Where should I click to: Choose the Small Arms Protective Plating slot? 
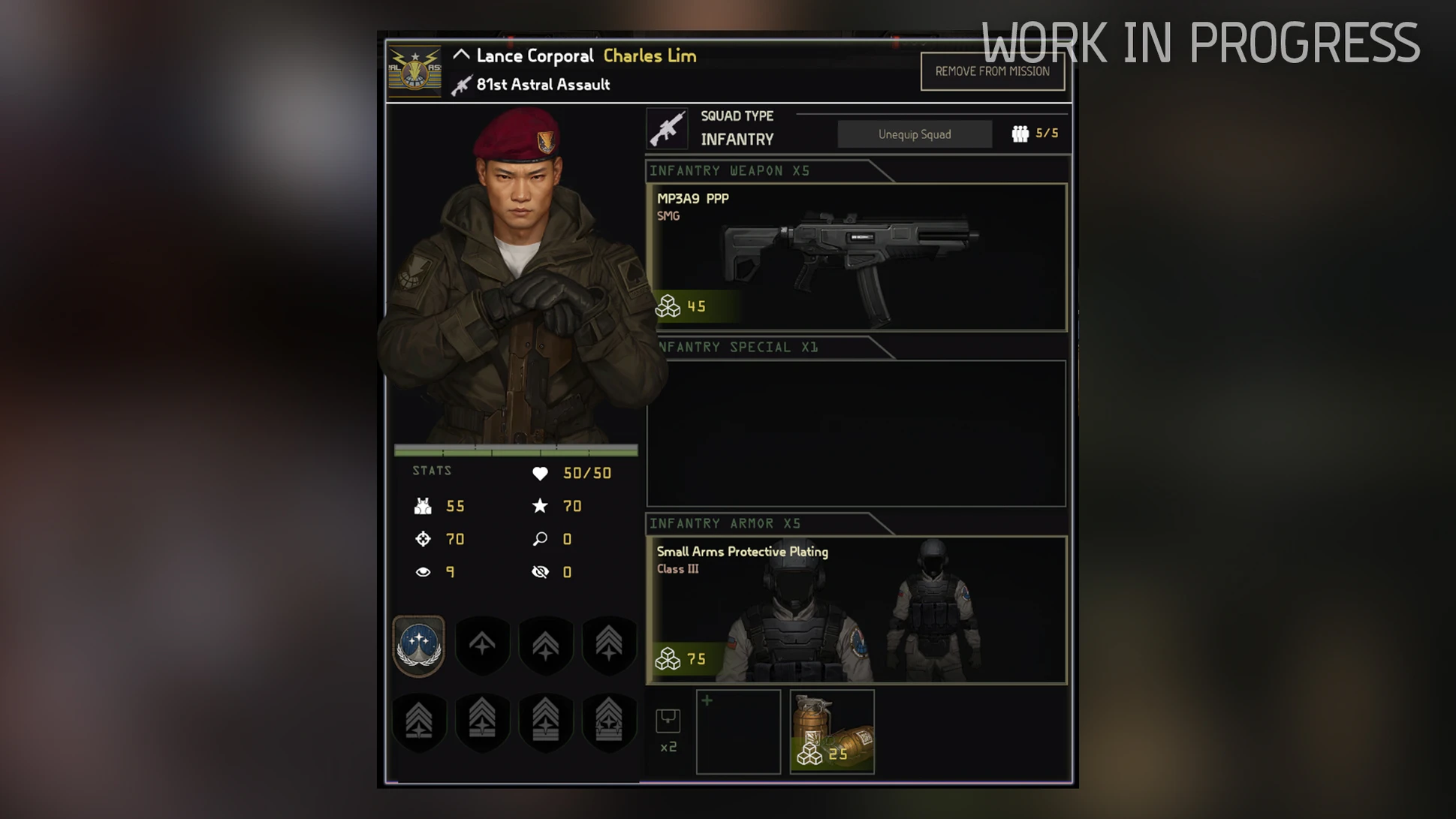[857, 610]
